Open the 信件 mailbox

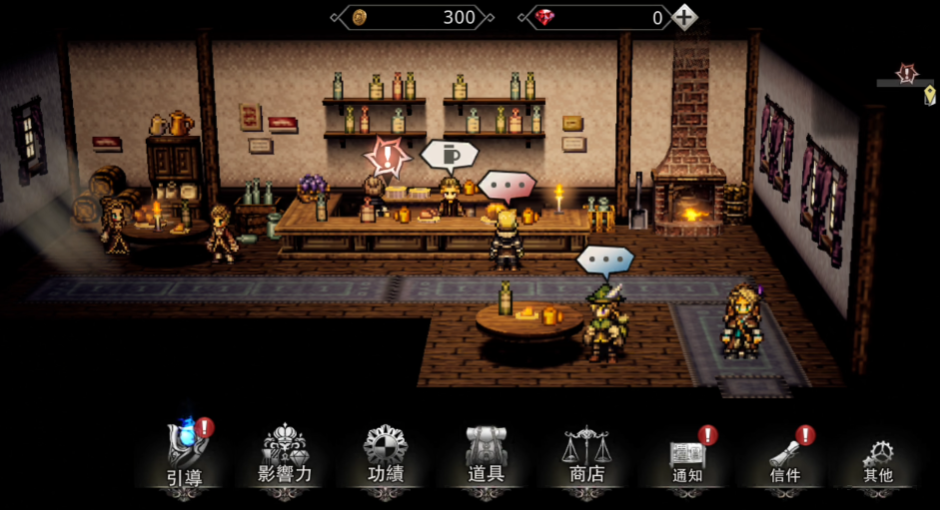click(x=785, y=456)
